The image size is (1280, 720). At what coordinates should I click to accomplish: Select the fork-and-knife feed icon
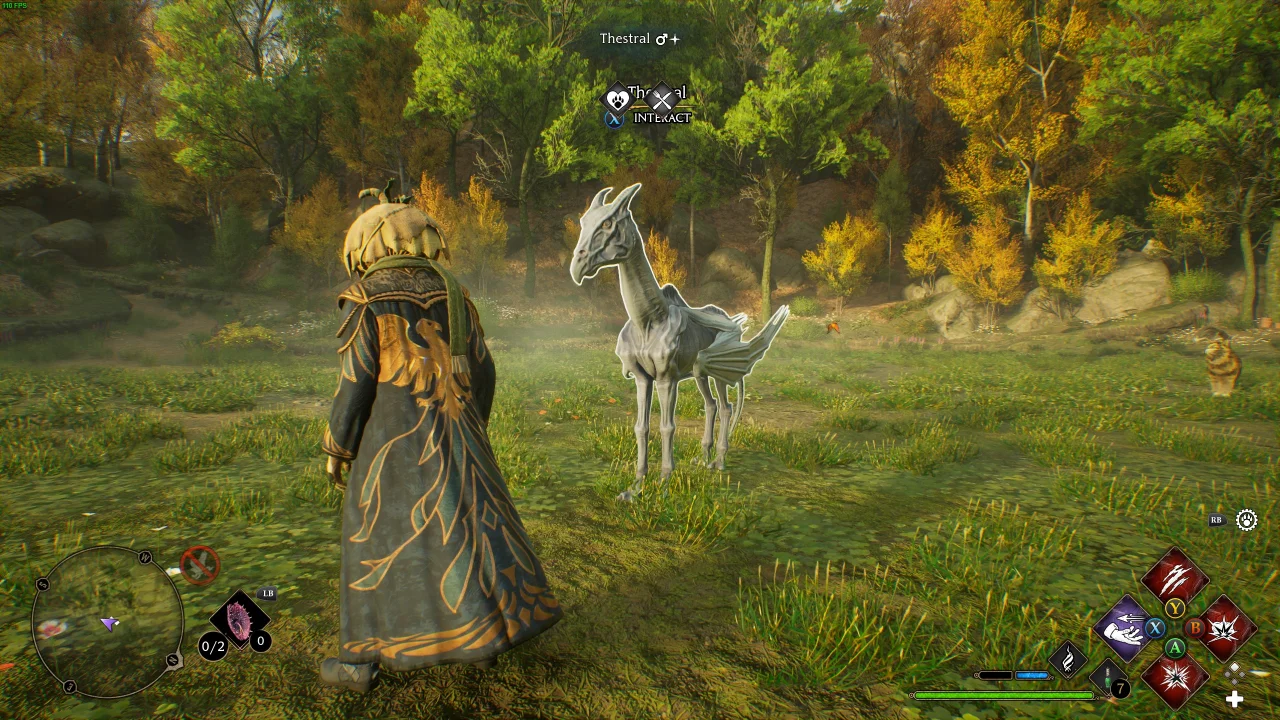tap(662, 100)
